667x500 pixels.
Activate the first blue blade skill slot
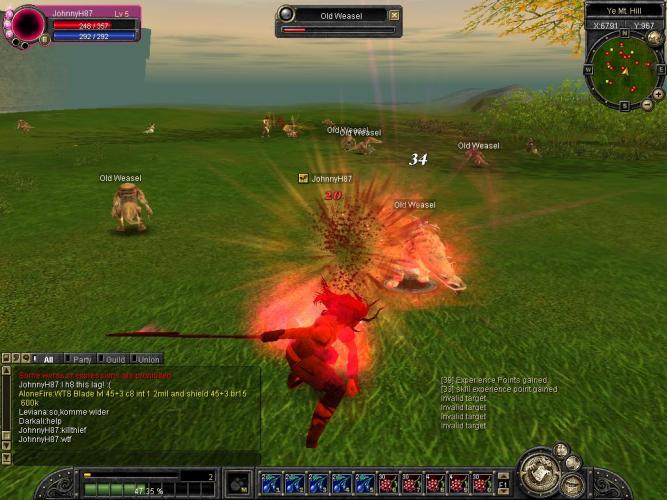tap(270, 484)
